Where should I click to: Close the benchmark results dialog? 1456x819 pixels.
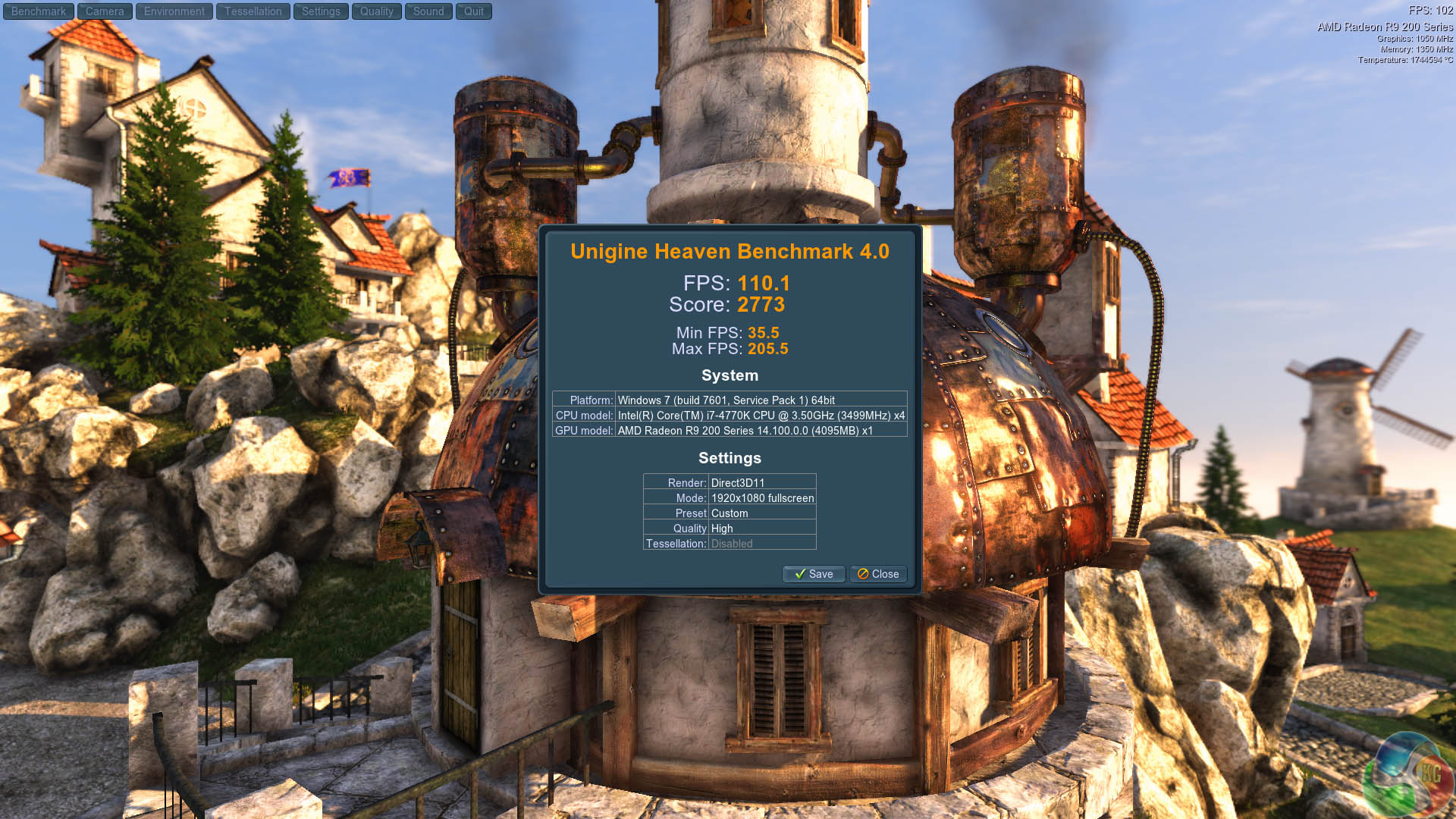click(x=878, y=574)
